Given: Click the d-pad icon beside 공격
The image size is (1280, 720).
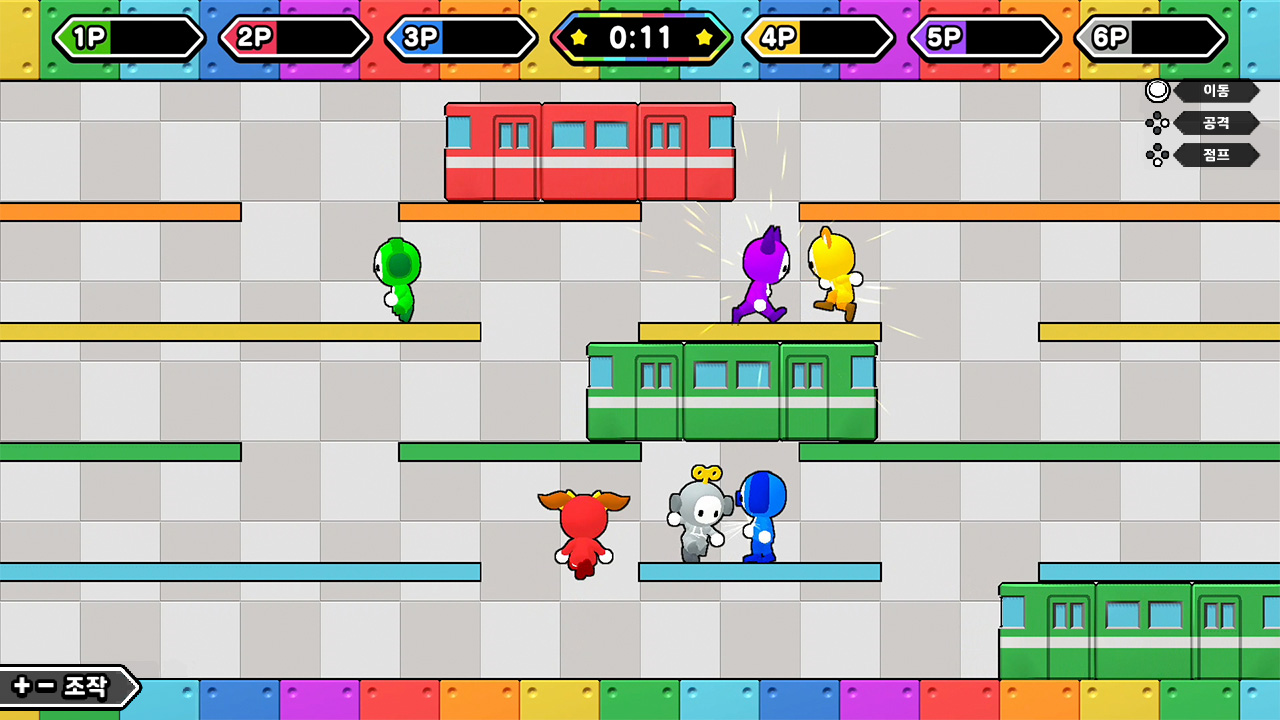Looking at the screenshot, I should [x=1158, y=123].
